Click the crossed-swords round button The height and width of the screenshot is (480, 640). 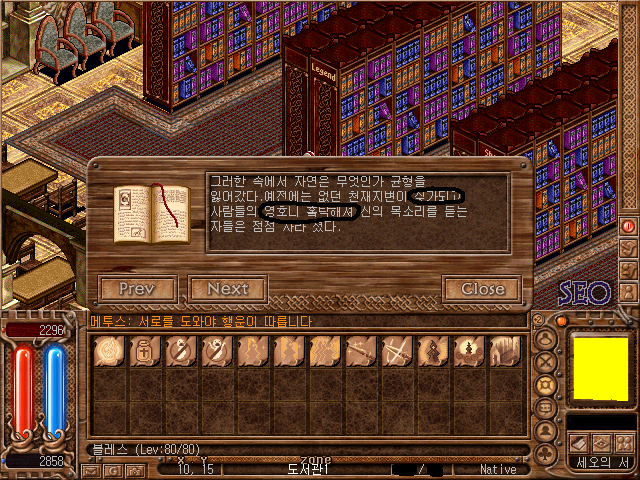click(x=546, y=361)
